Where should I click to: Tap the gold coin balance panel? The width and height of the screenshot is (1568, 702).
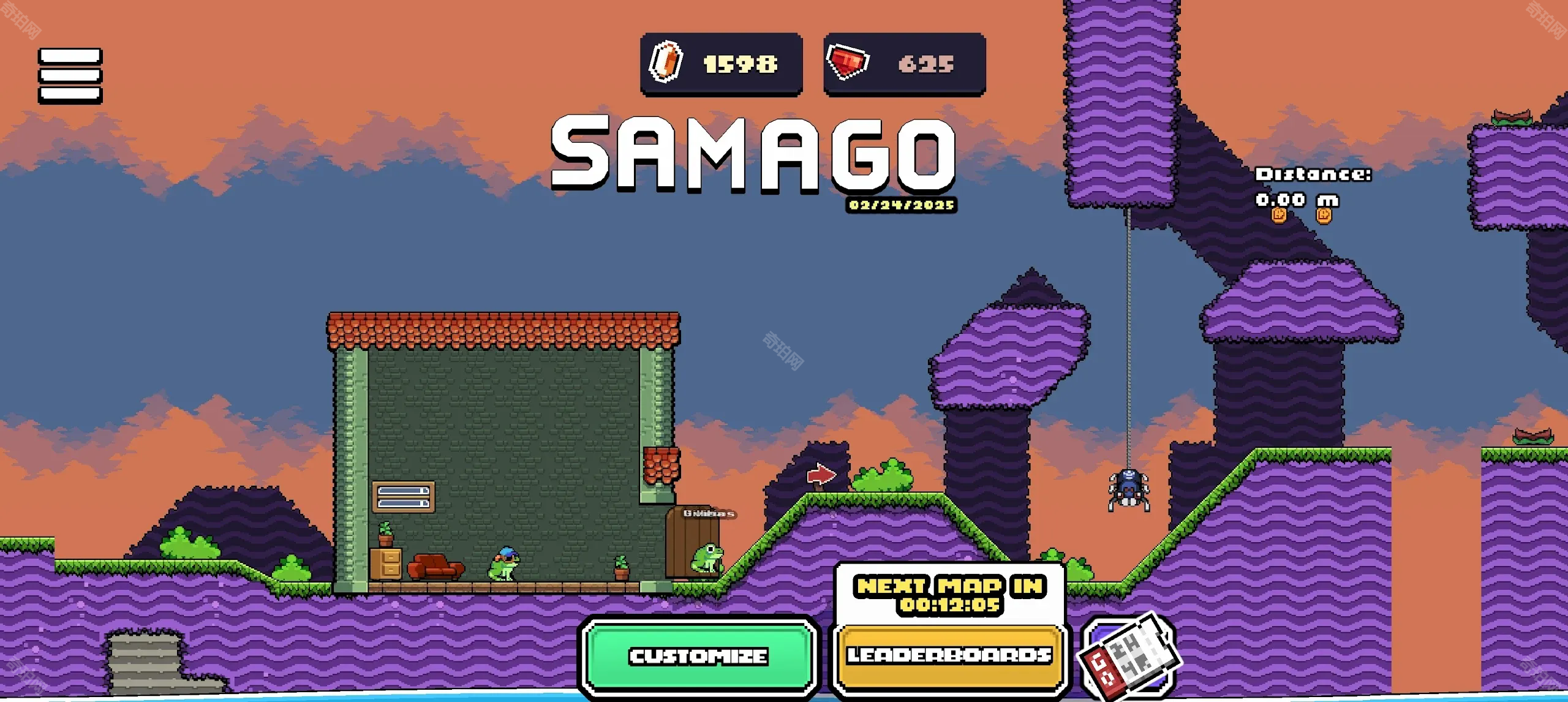pyautogui.click(x=721, y=64)
